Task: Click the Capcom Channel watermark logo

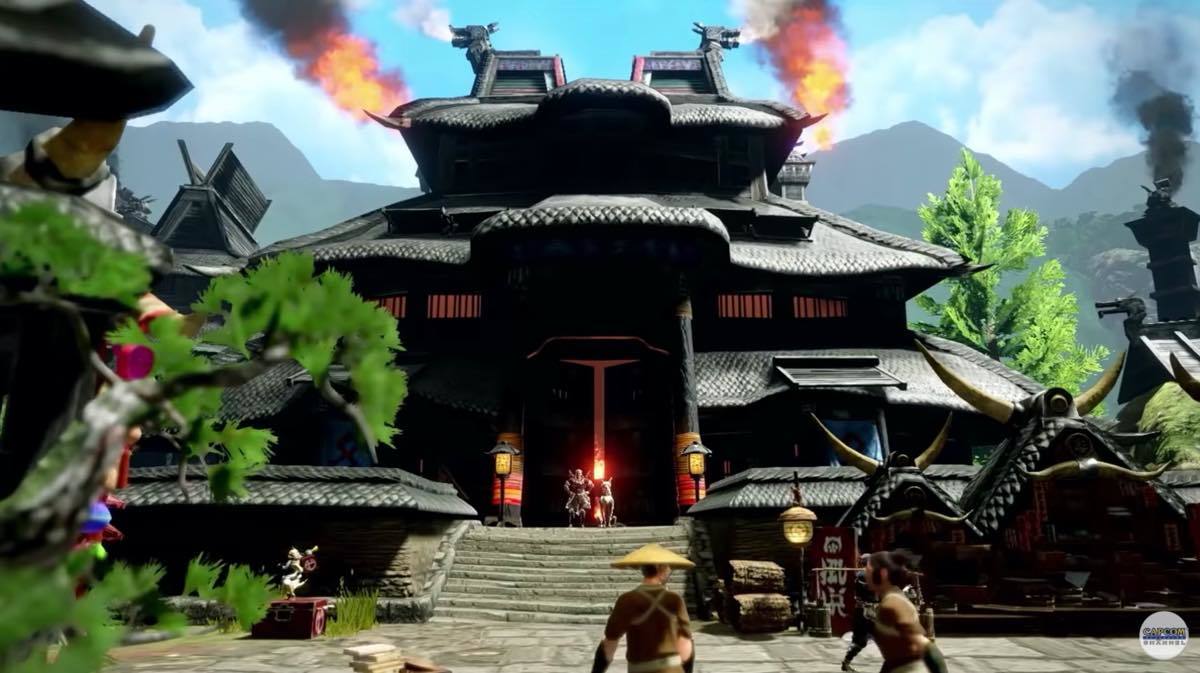Action: pyautogui.click(x=1163, y=635)
